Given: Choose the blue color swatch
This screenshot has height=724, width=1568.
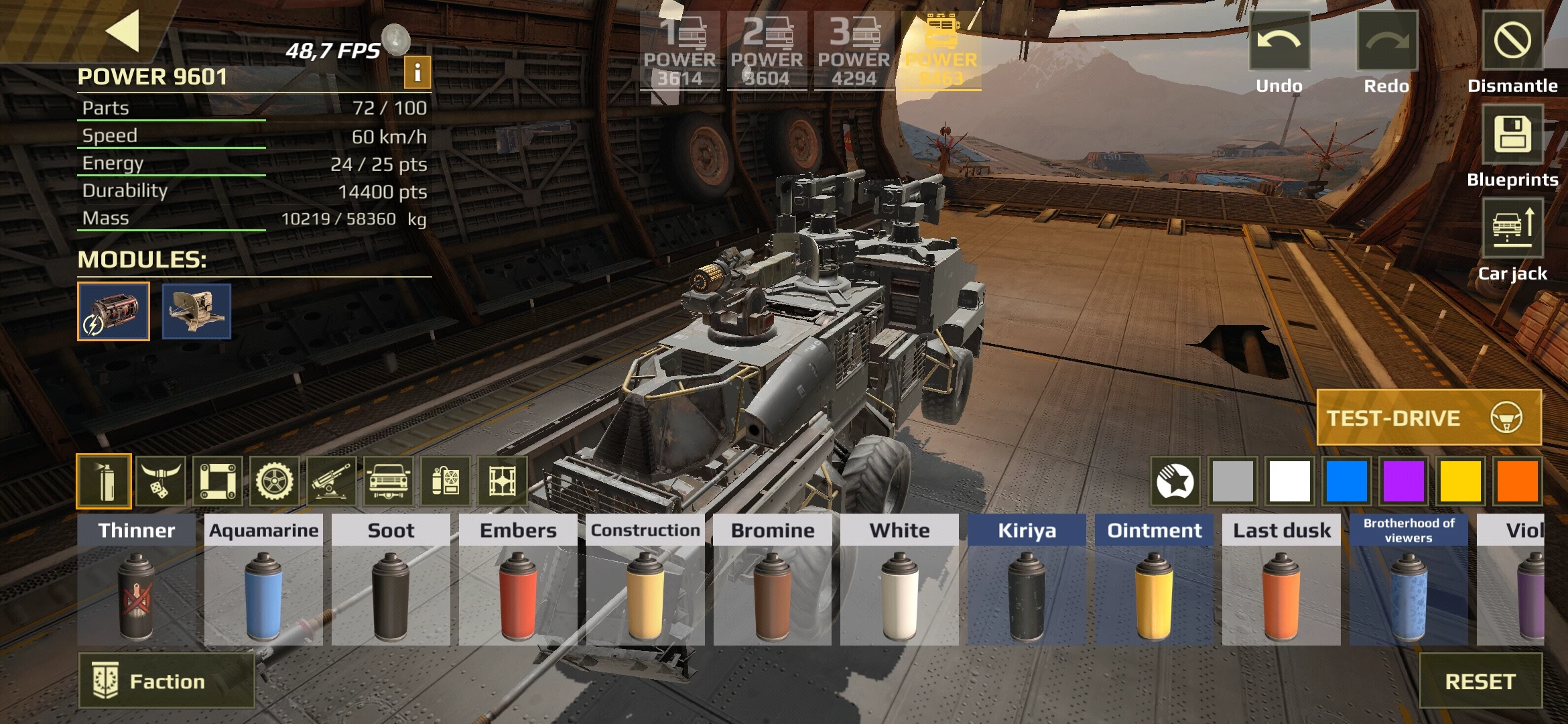Looking at the screenshot, I should point(1346,481).
